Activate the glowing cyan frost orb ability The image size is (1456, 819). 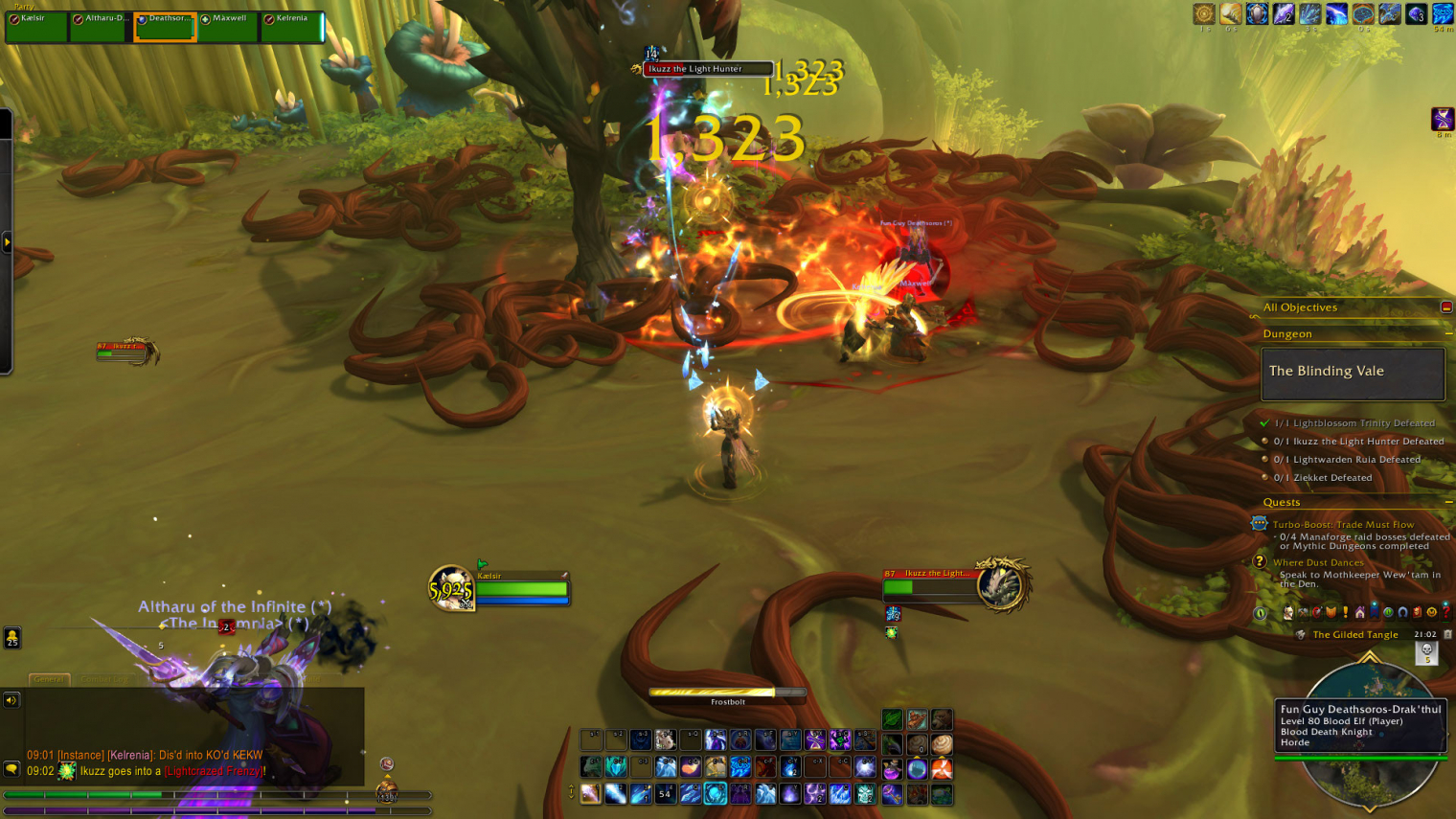click(716, 794)
